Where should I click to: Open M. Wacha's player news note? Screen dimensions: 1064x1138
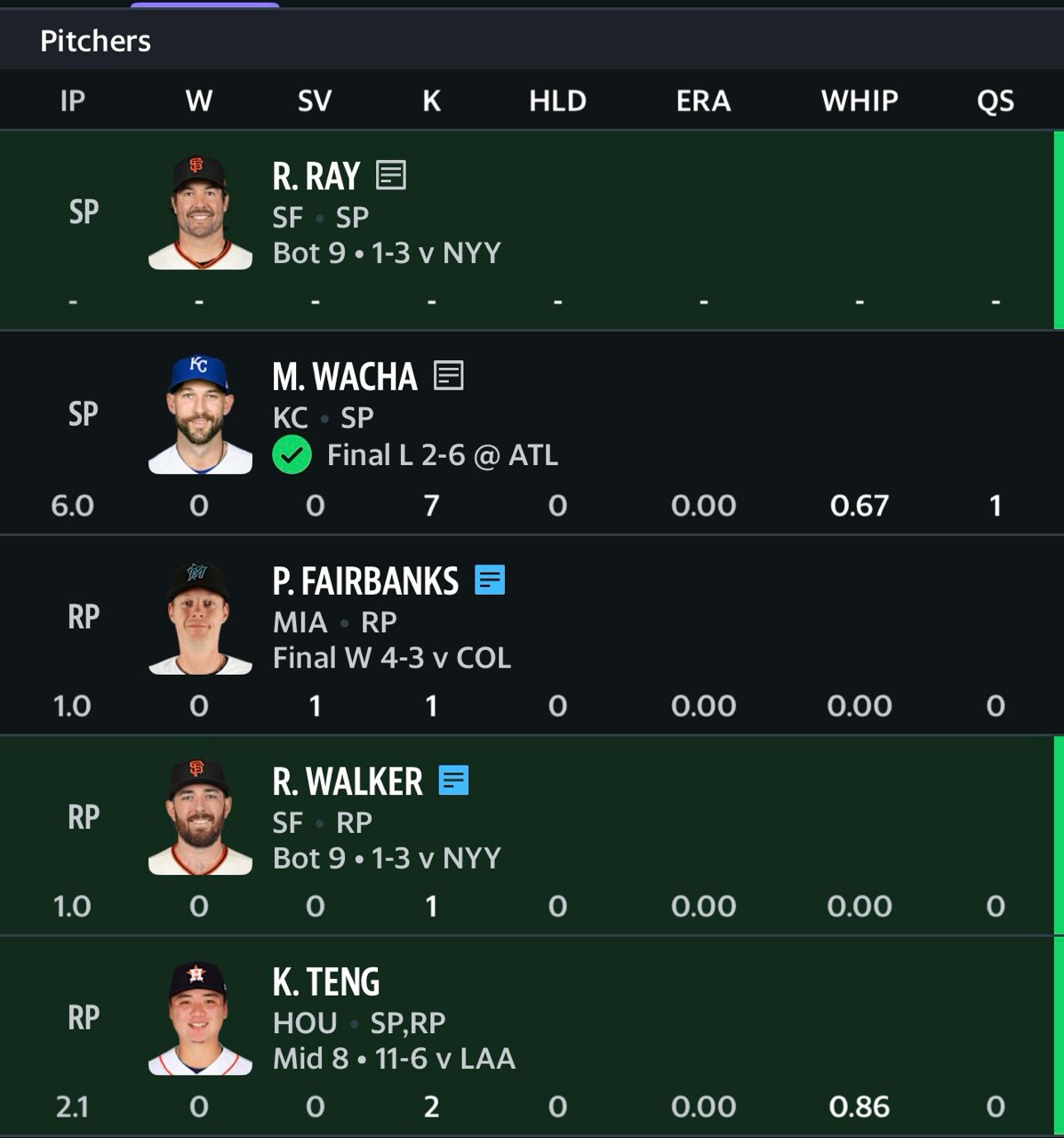(448, 375)
